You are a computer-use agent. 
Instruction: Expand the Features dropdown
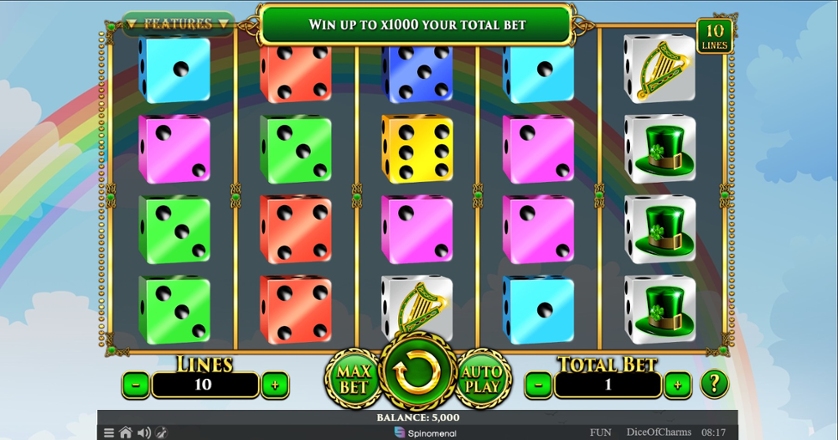pos(178,23)
